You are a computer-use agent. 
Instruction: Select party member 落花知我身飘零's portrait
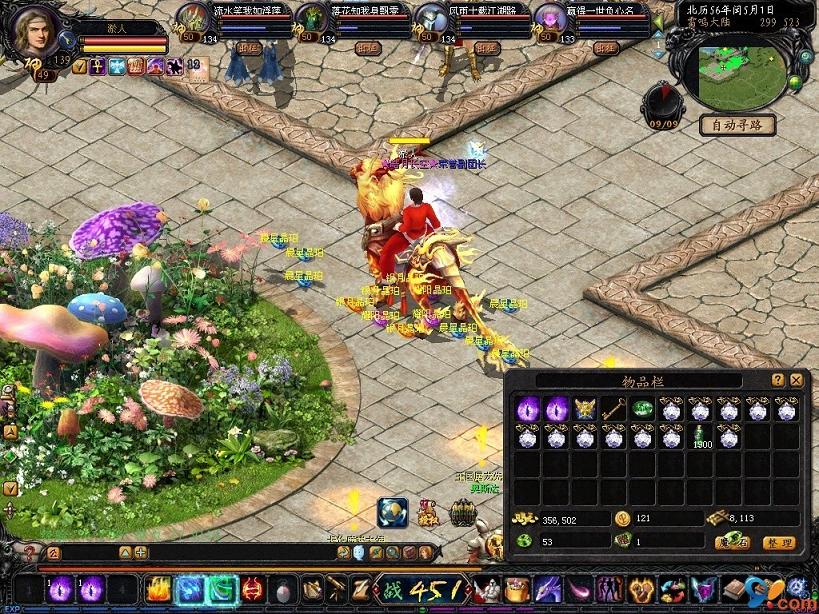313,19
